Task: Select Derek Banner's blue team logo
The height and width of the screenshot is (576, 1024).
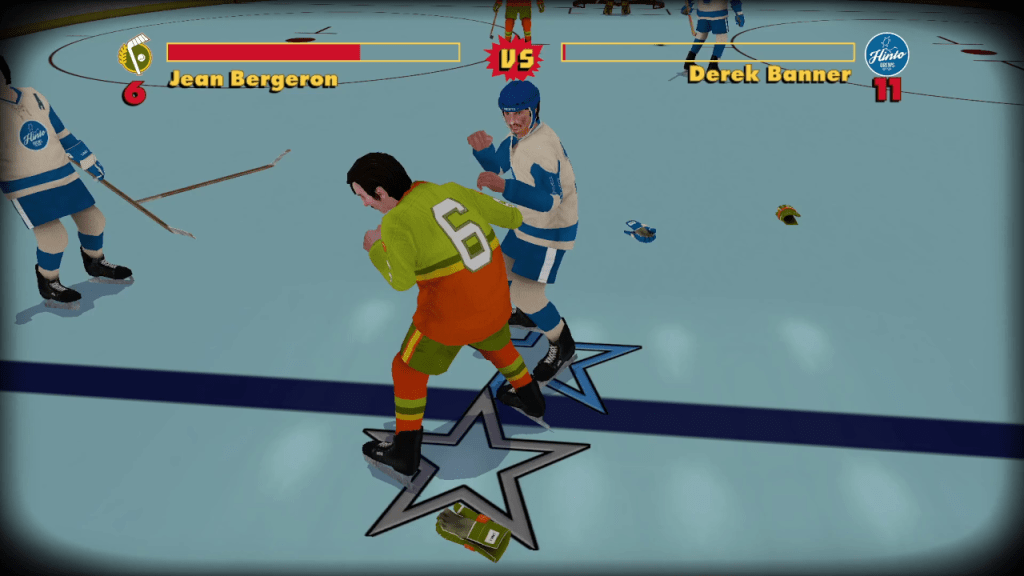Action: pyautogui.click(x=886, y=54)
